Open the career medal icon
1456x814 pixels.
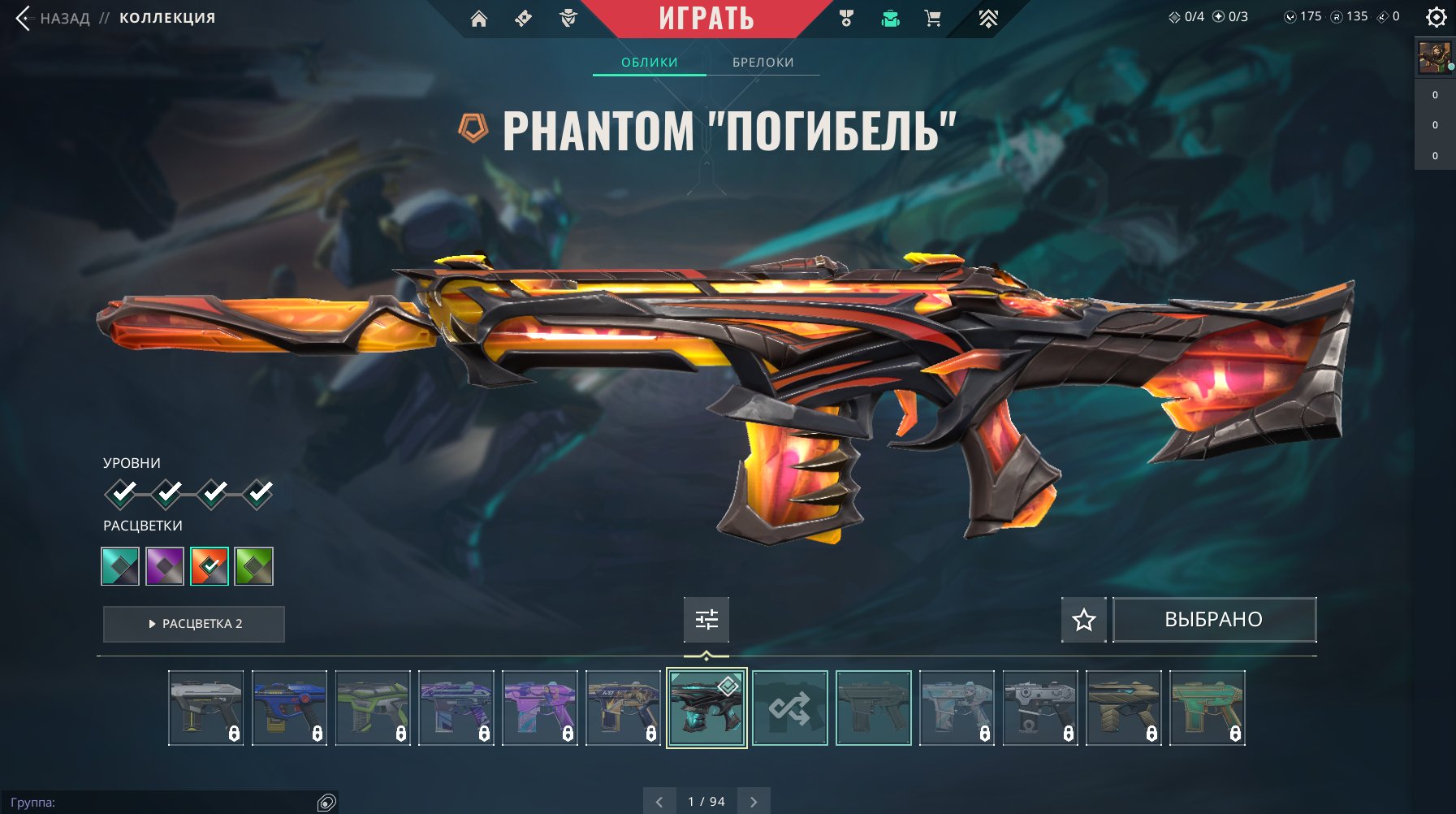tap(845, 18)
